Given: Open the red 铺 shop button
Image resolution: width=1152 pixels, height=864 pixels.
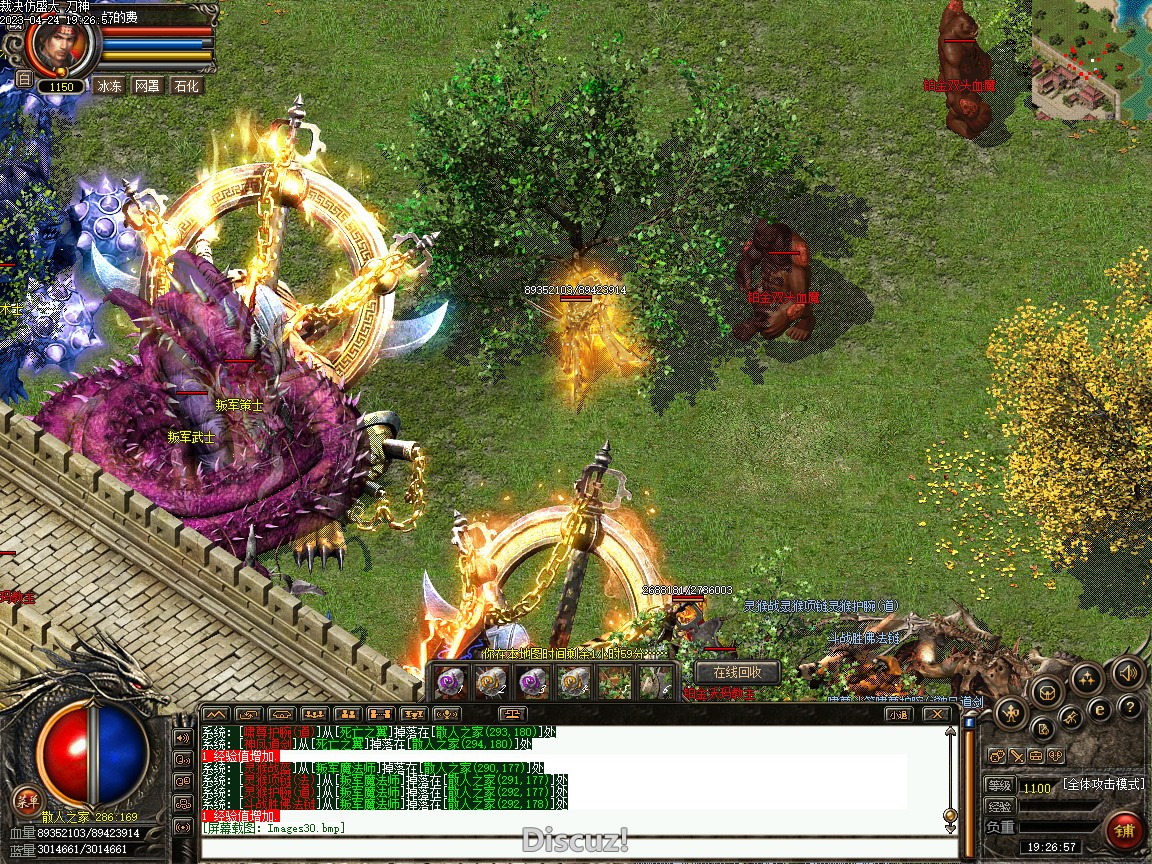Looking at the screenshot, I should coord(1125,830).
